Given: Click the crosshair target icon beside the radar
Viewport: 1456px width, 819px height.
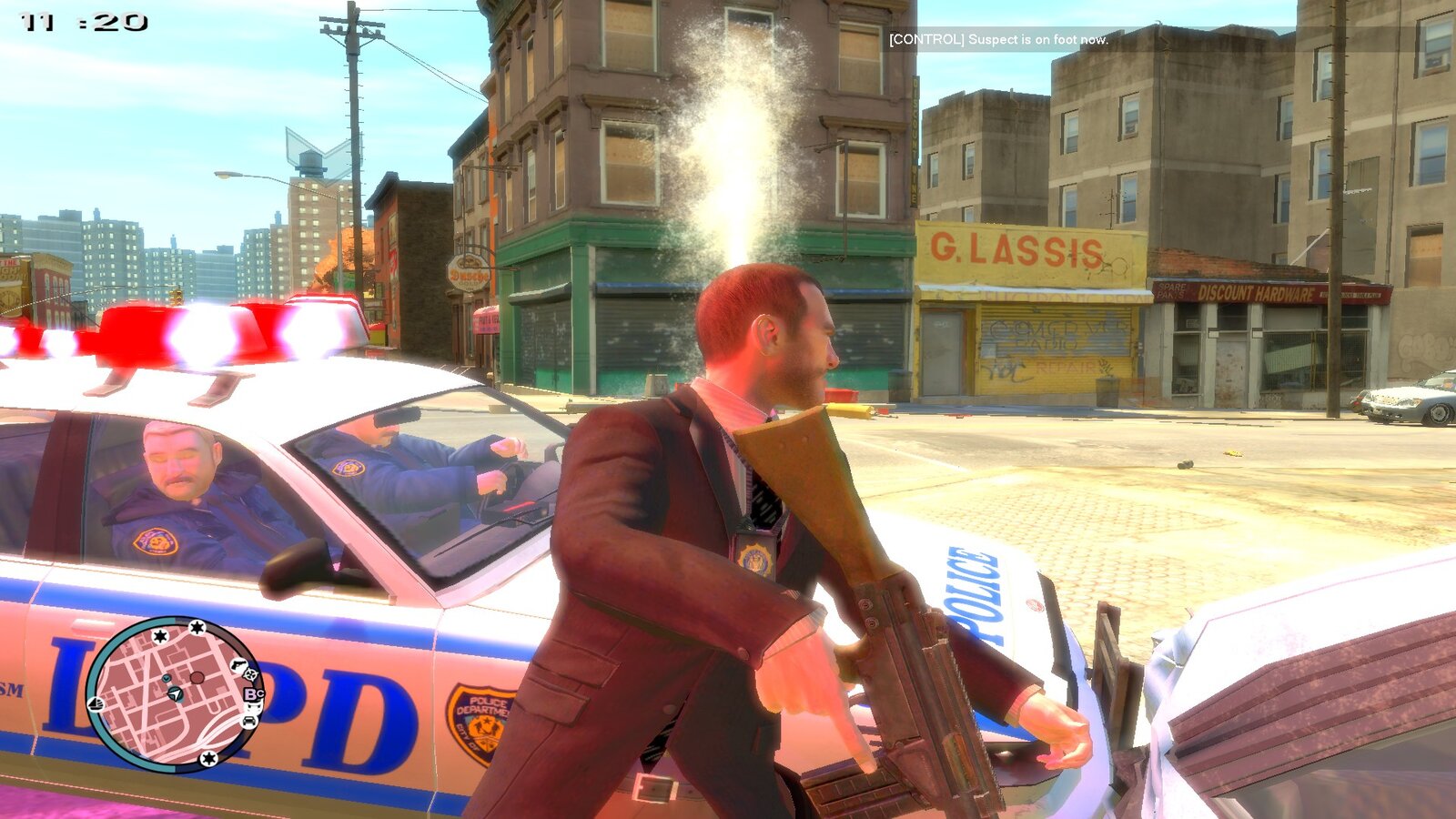Looking at the screenshot, I should click(x=251, y=674).
